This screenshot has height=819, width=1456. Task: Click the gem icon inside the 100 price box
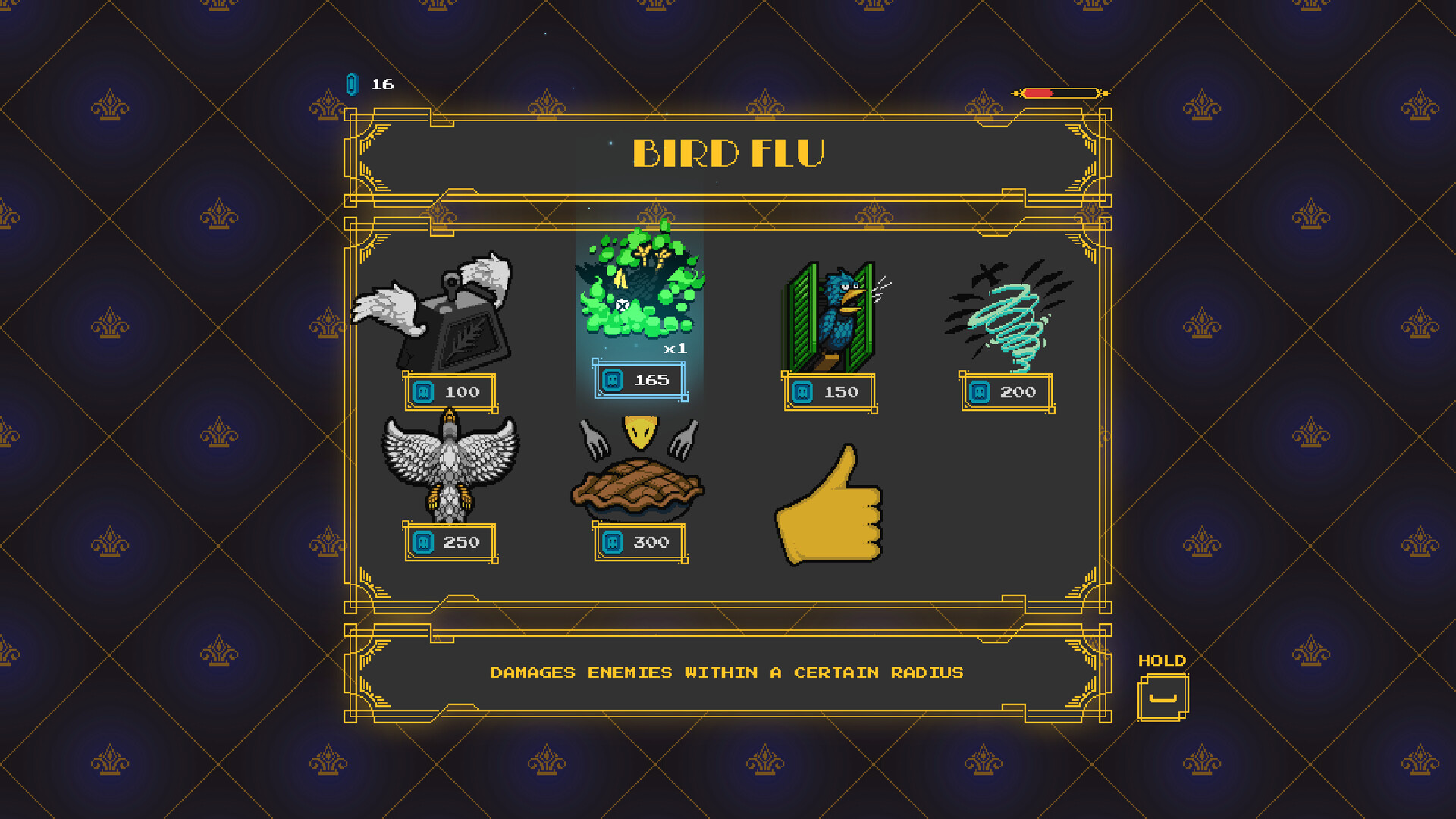422,392
